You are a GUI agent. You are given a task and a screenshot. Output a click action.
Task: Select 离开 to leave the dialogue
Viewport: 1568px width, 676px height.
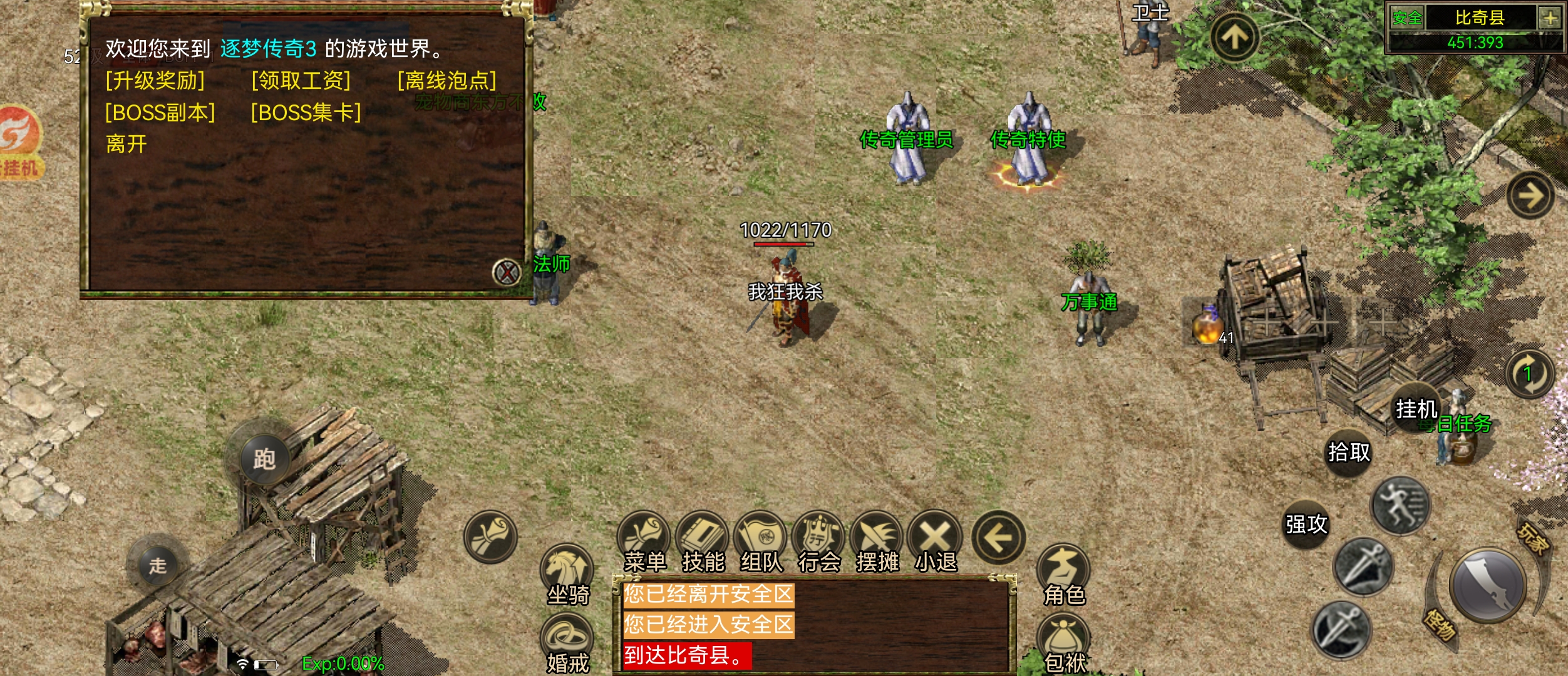(x=126, y=145)
